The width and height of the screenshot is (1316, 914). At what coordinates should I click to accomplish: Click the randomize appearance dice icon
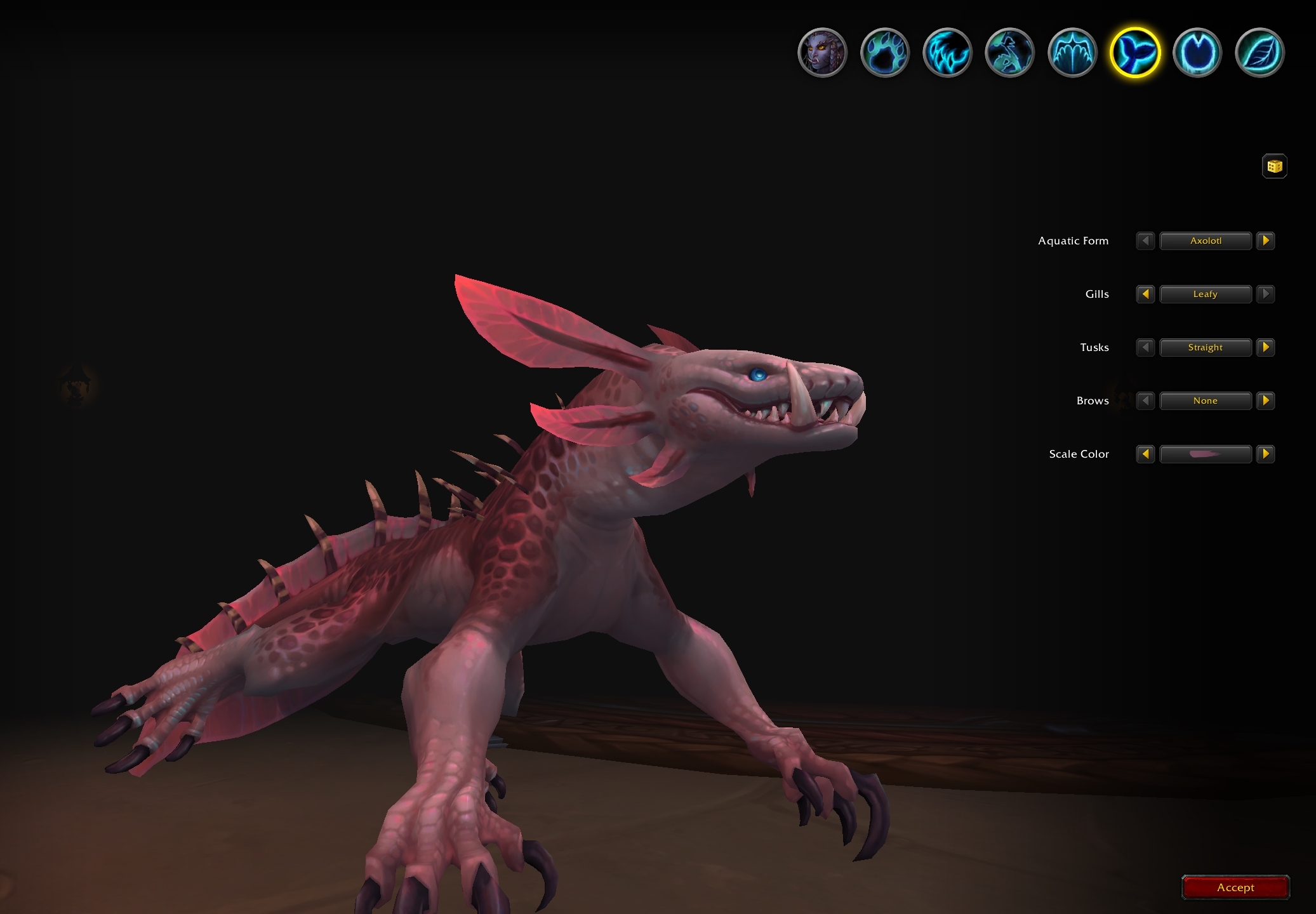pos(1273,166)
